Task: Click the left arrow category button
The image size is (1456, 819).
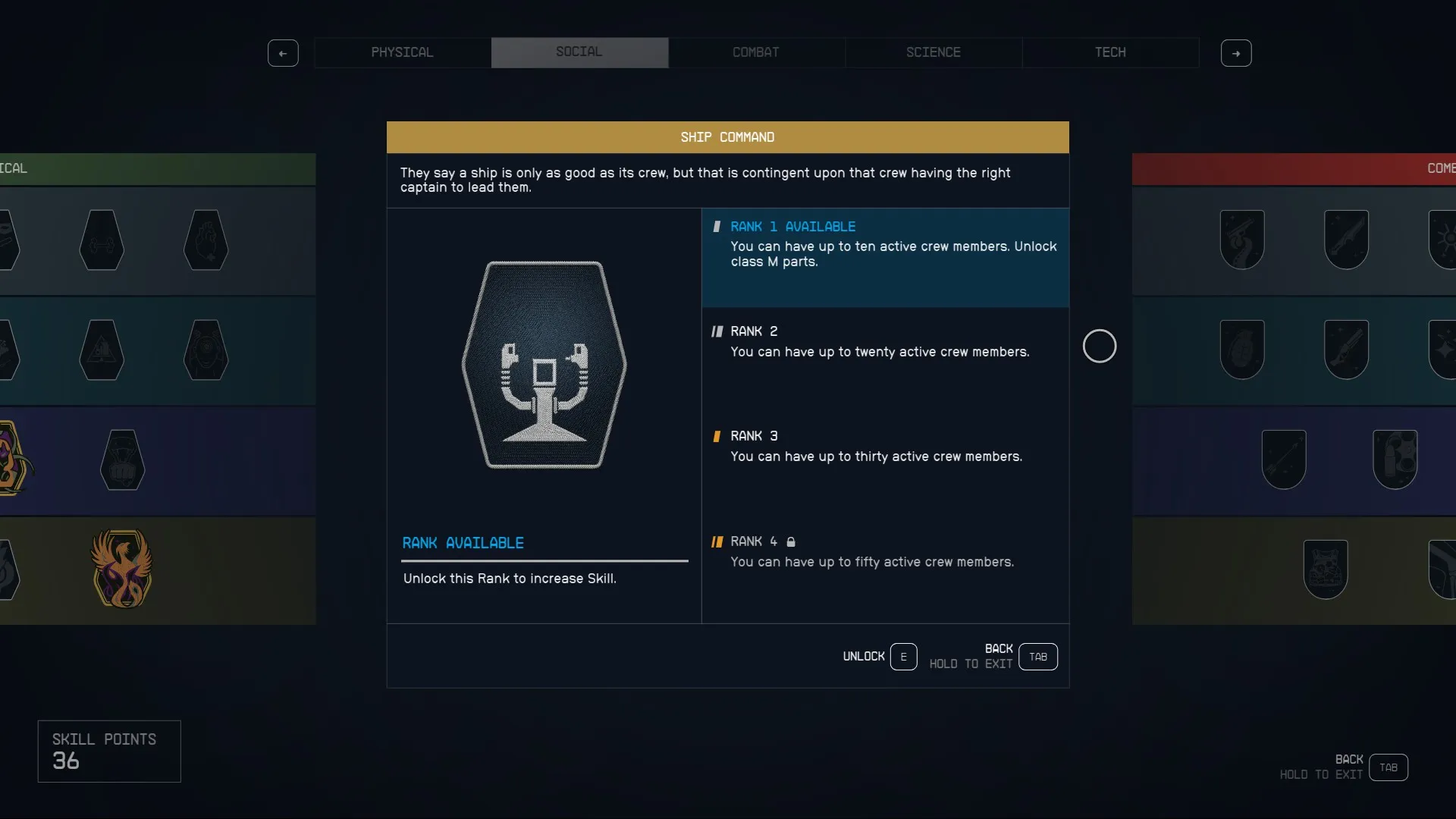Action: click(283, 53)
